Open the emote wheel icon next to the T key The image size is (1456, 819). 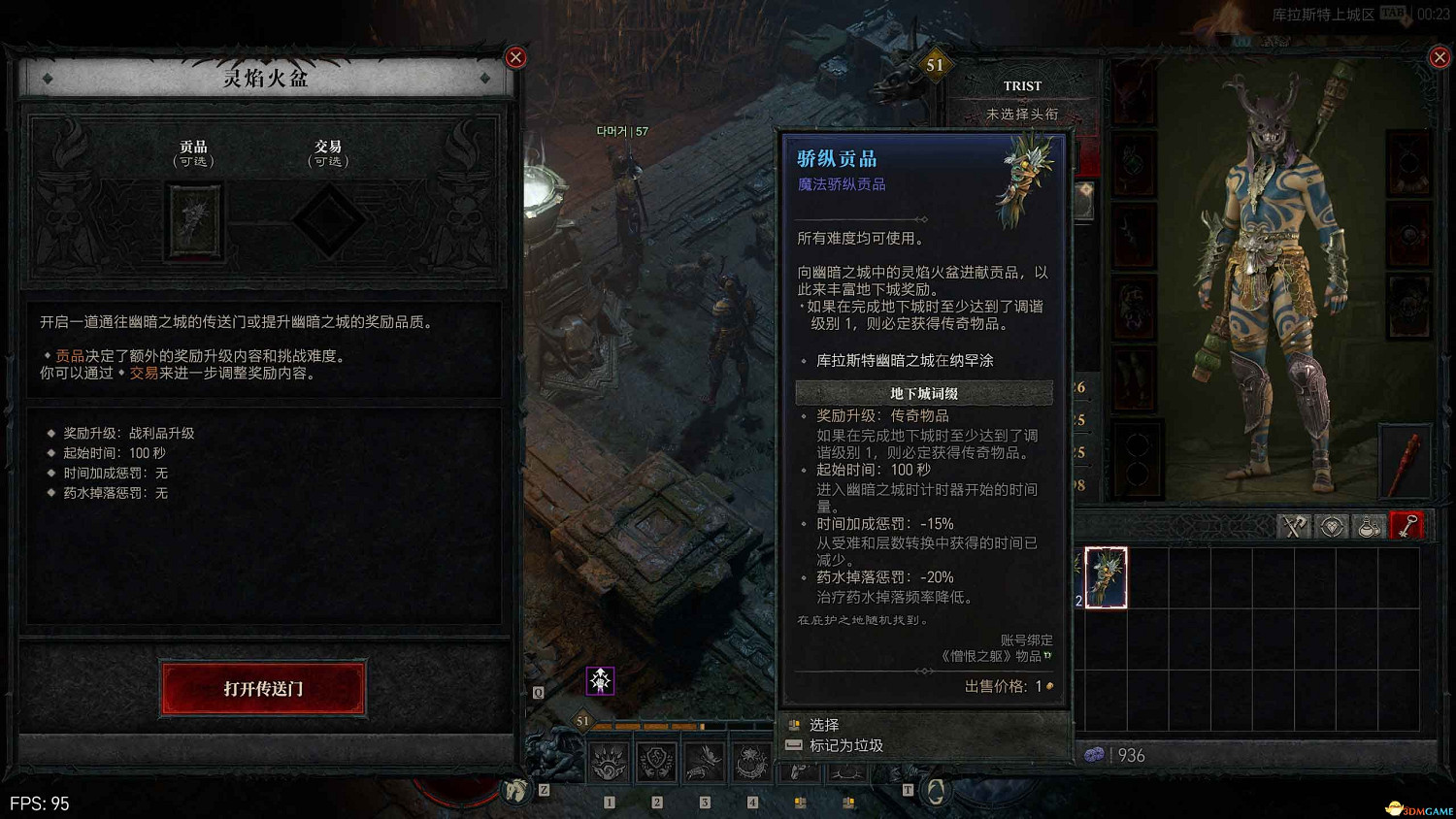point(935,790)
